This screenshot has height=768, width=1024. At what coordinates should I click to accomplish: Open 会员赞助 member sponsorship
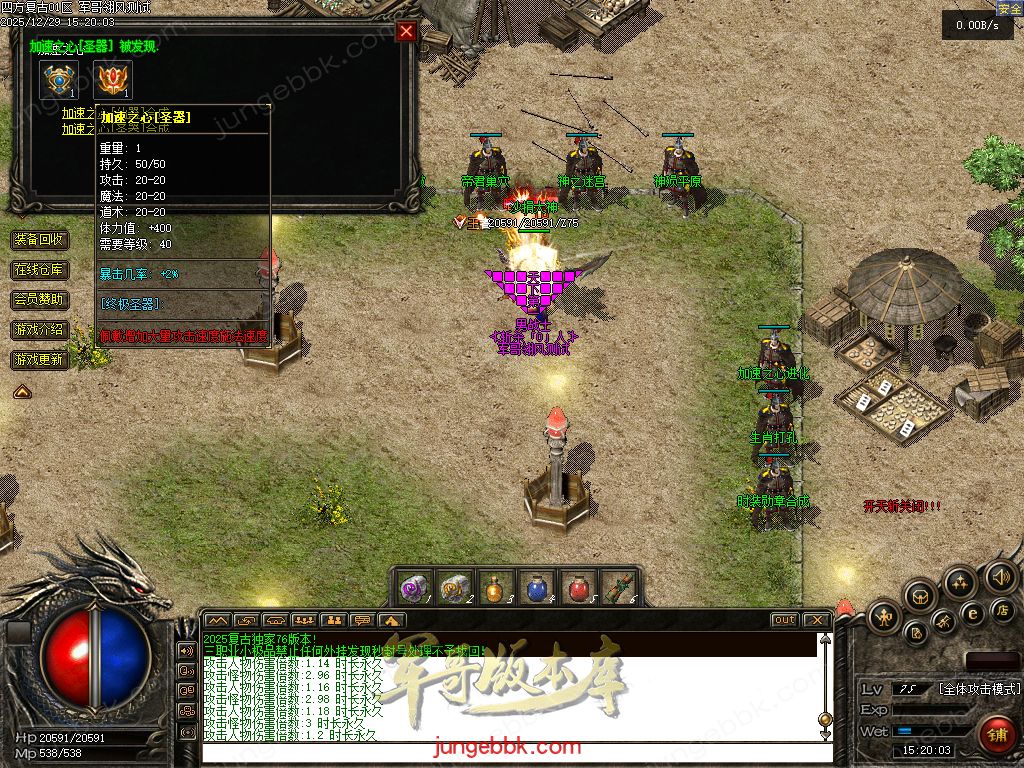pyautogui.click(x=40, y=299)
